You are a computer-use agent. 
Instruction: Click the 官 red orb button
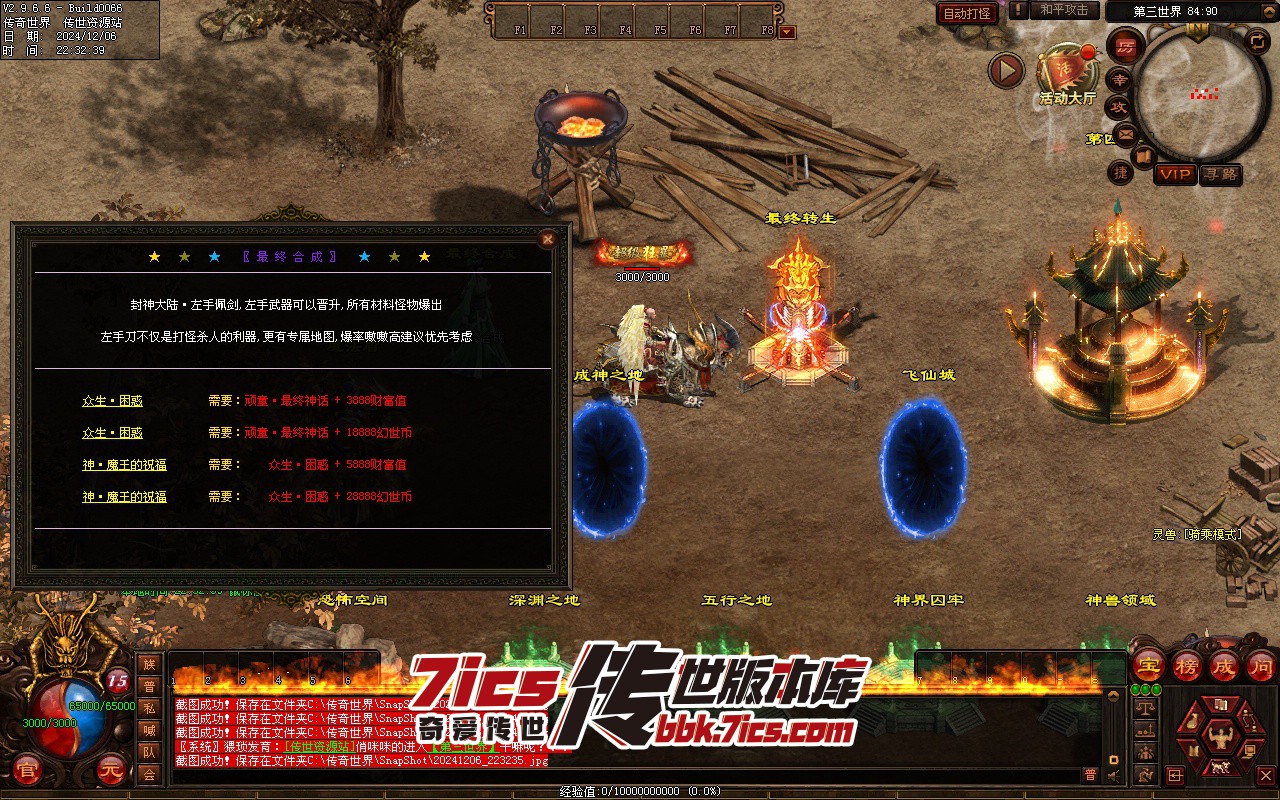(28, 771)
